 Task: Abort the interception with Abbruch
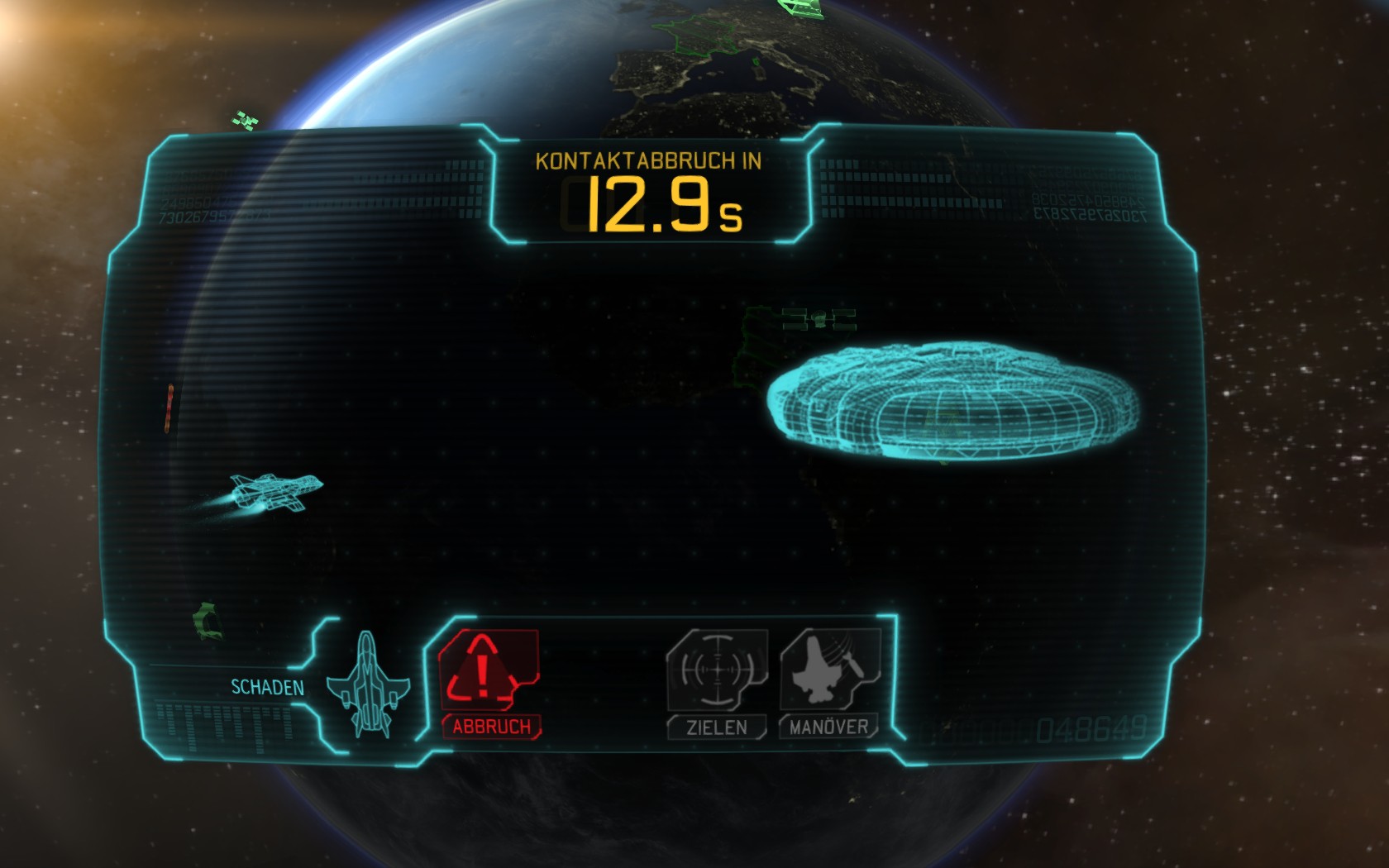click(489, 682)
